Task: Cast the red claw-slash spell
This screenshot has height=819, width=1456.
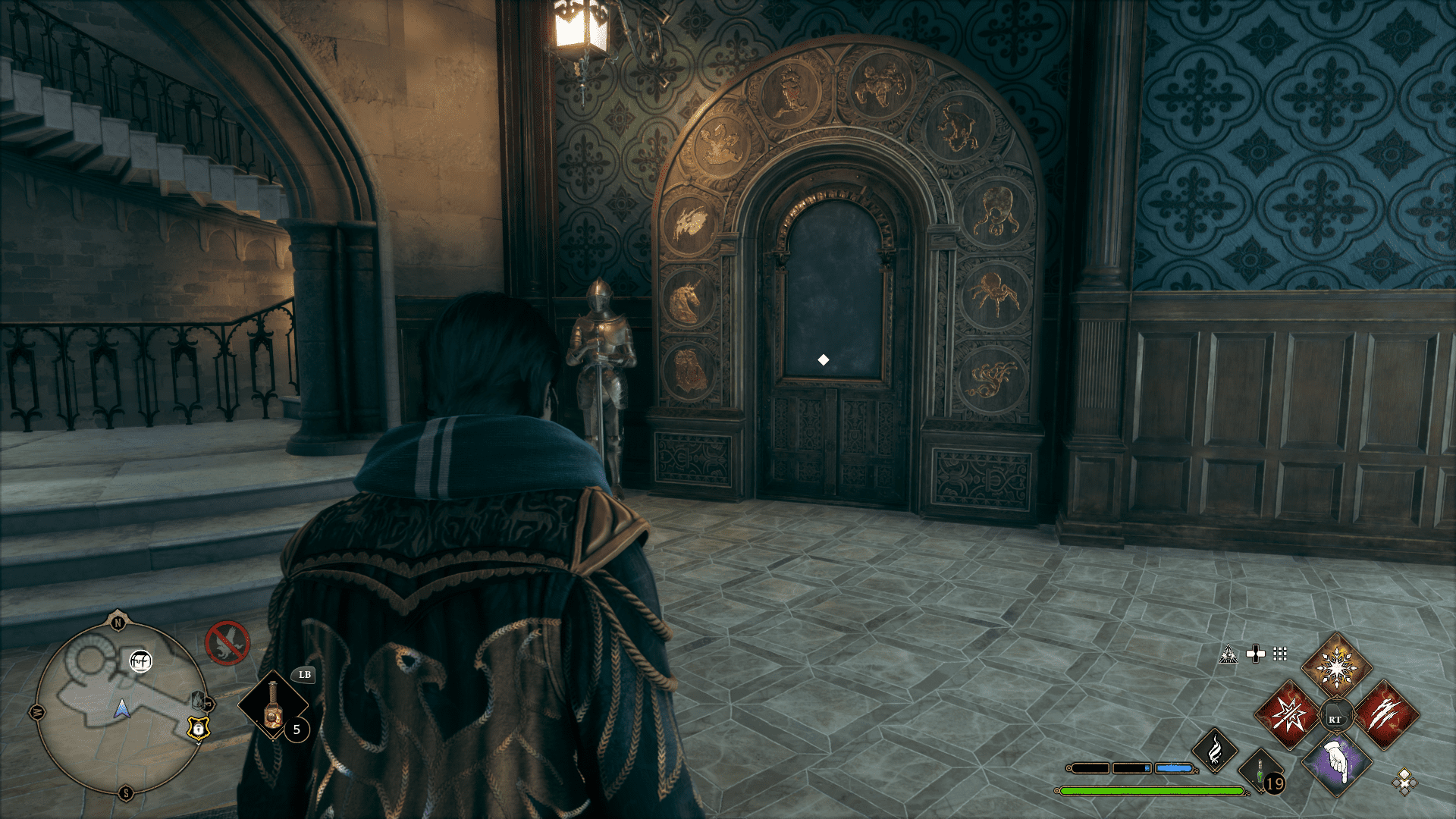Action: click(1385, 714)
